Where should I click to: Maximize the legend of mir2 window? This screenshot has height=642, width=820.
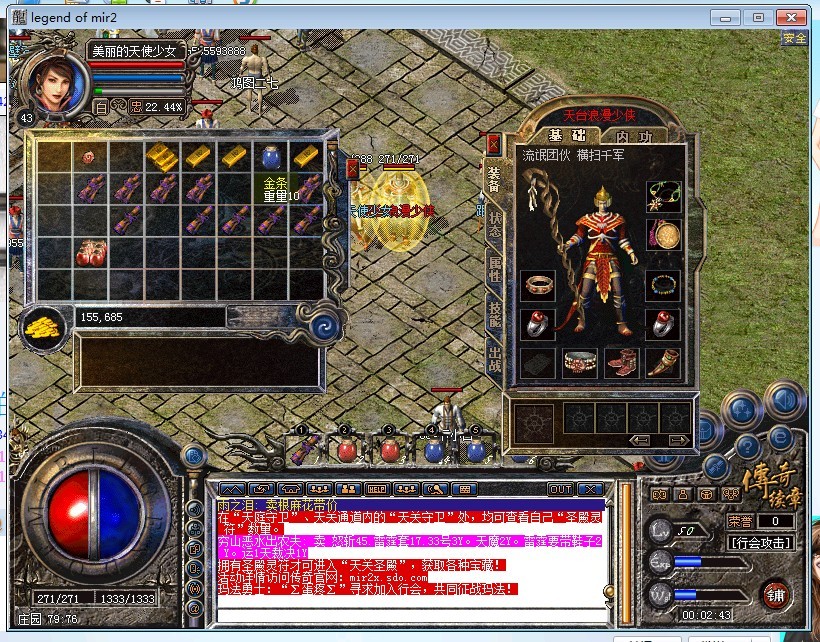point(759,17)
